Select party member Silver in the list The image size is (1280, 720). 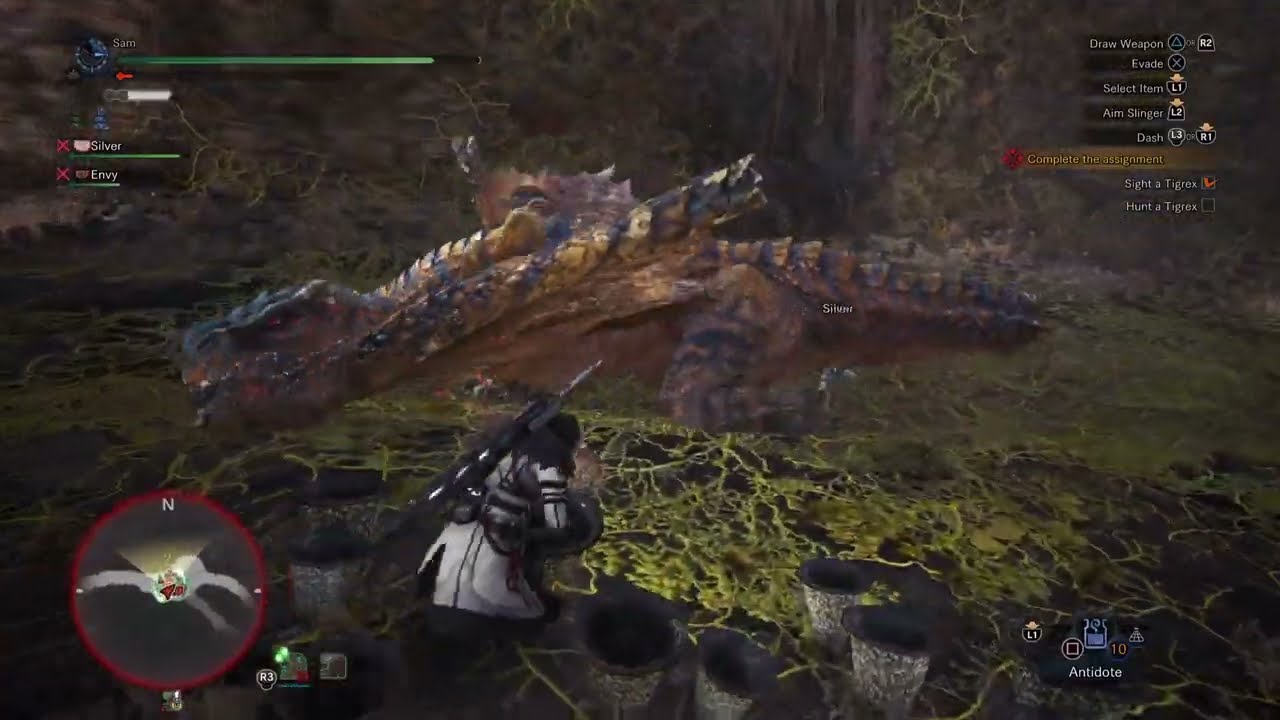(105, 146)
